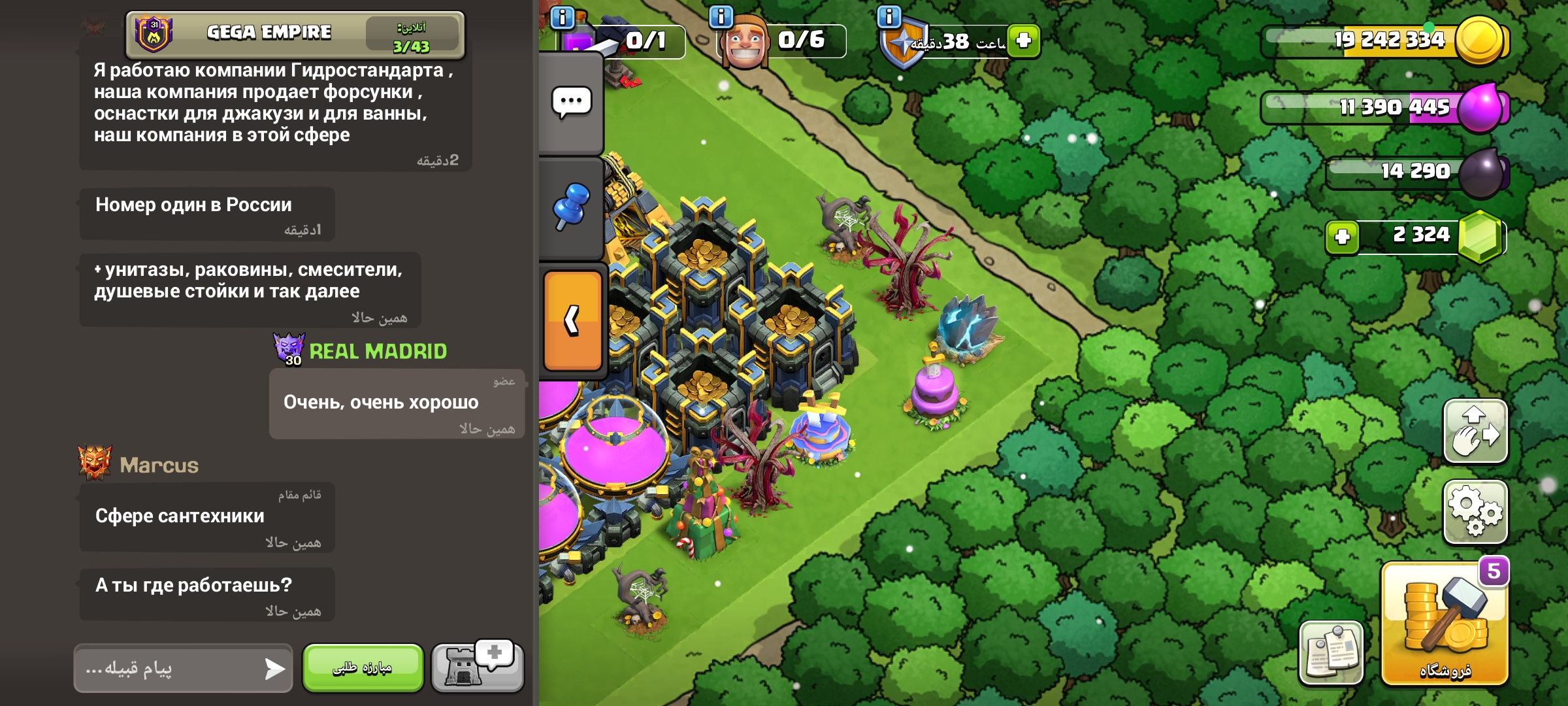Tap the gold coin resource icon
The height and width of the screenshot is (706, 1568).
click(1480, 41)
